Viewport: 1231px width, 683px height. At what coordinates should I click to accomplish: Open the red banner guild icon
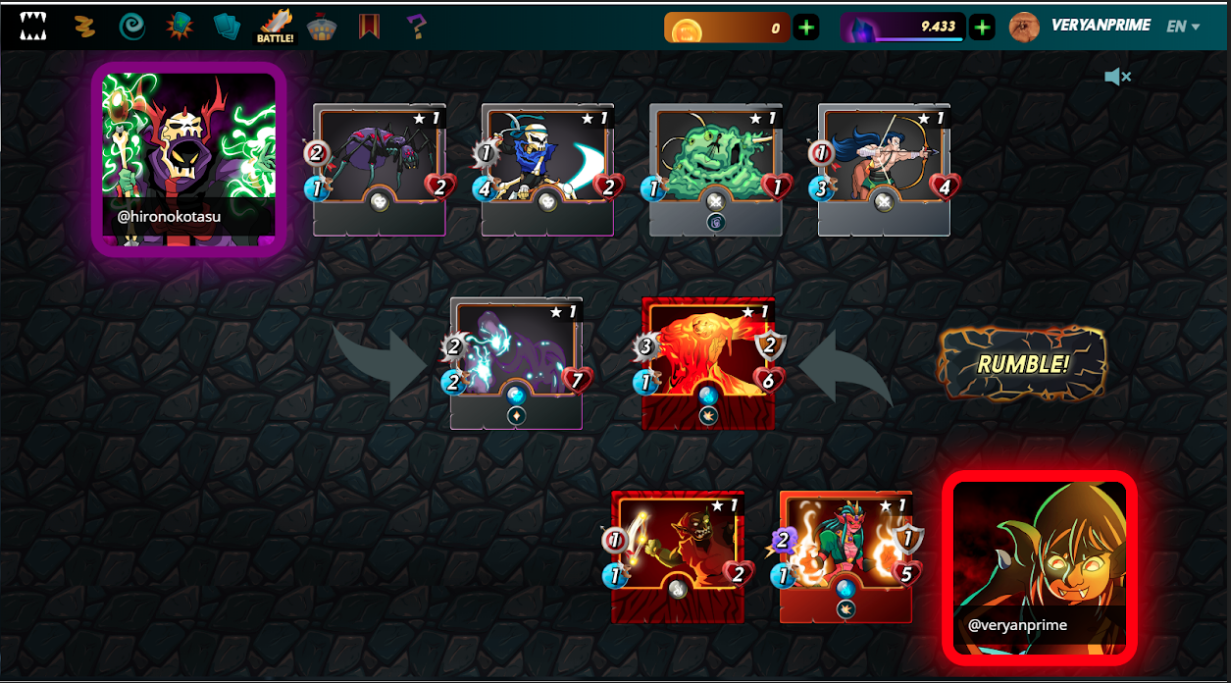[368, 26]
